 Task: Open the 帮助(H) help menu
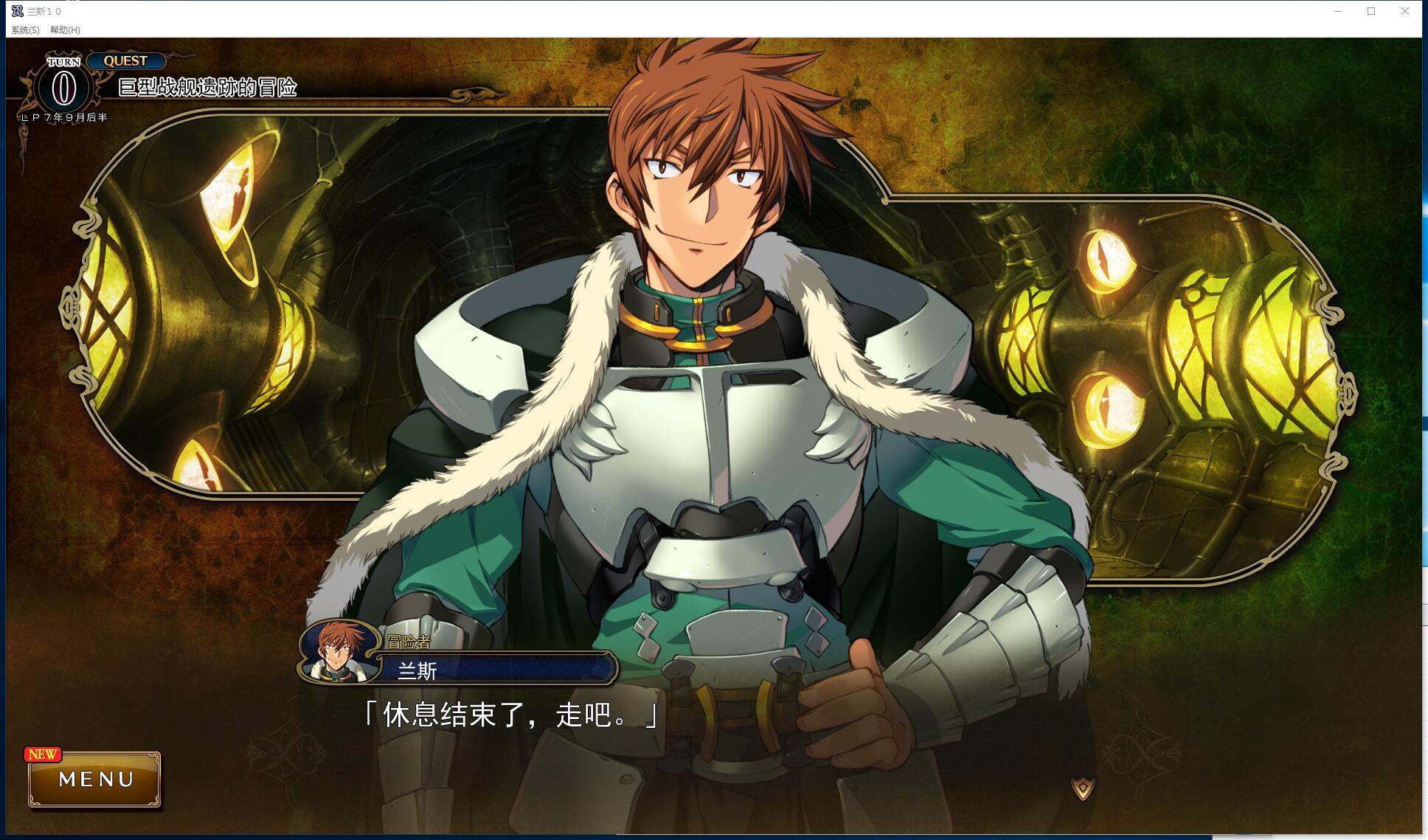[x=64, y=30]
